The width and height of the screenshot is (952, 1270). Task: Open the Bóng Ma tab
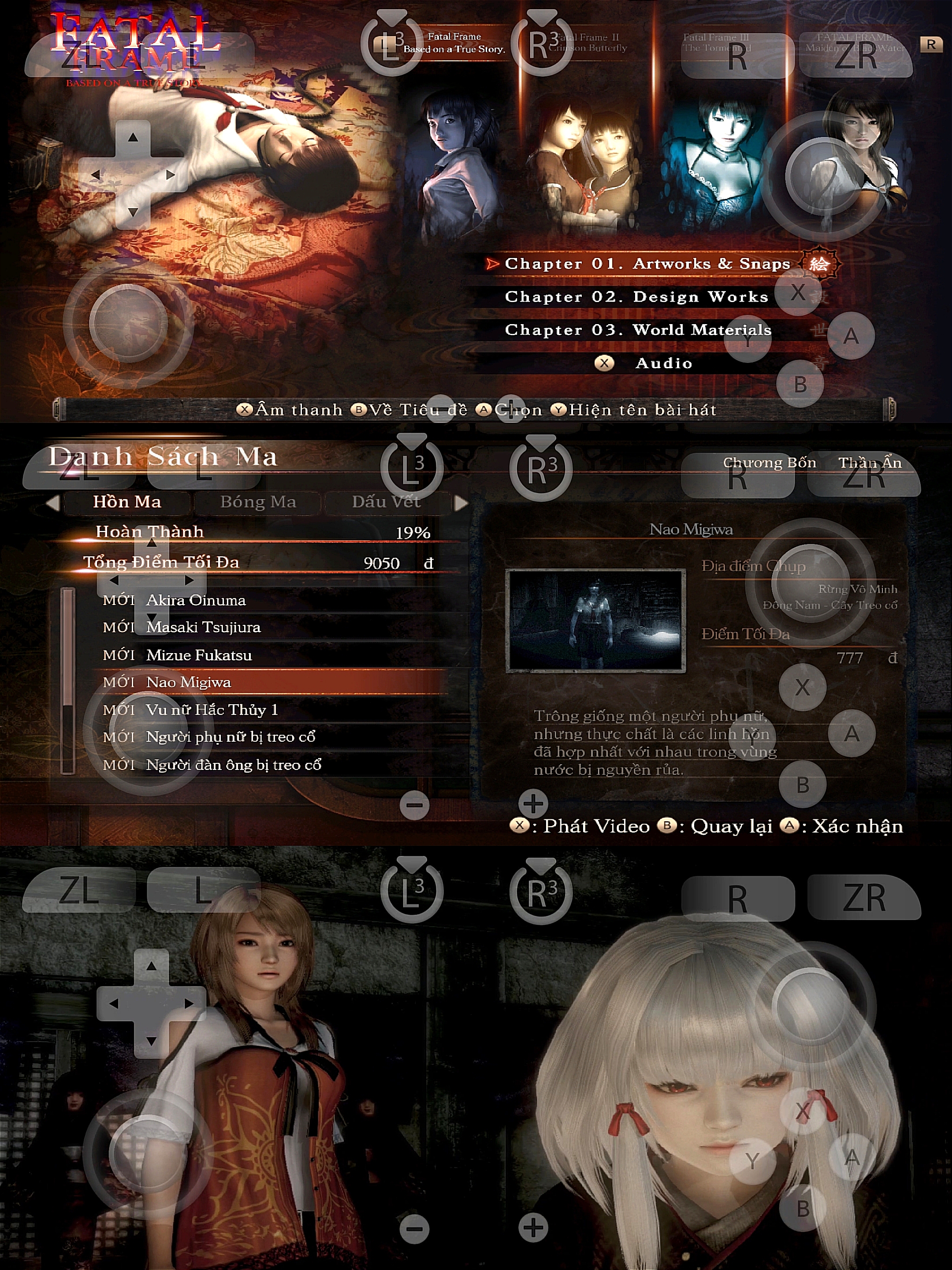258,502
